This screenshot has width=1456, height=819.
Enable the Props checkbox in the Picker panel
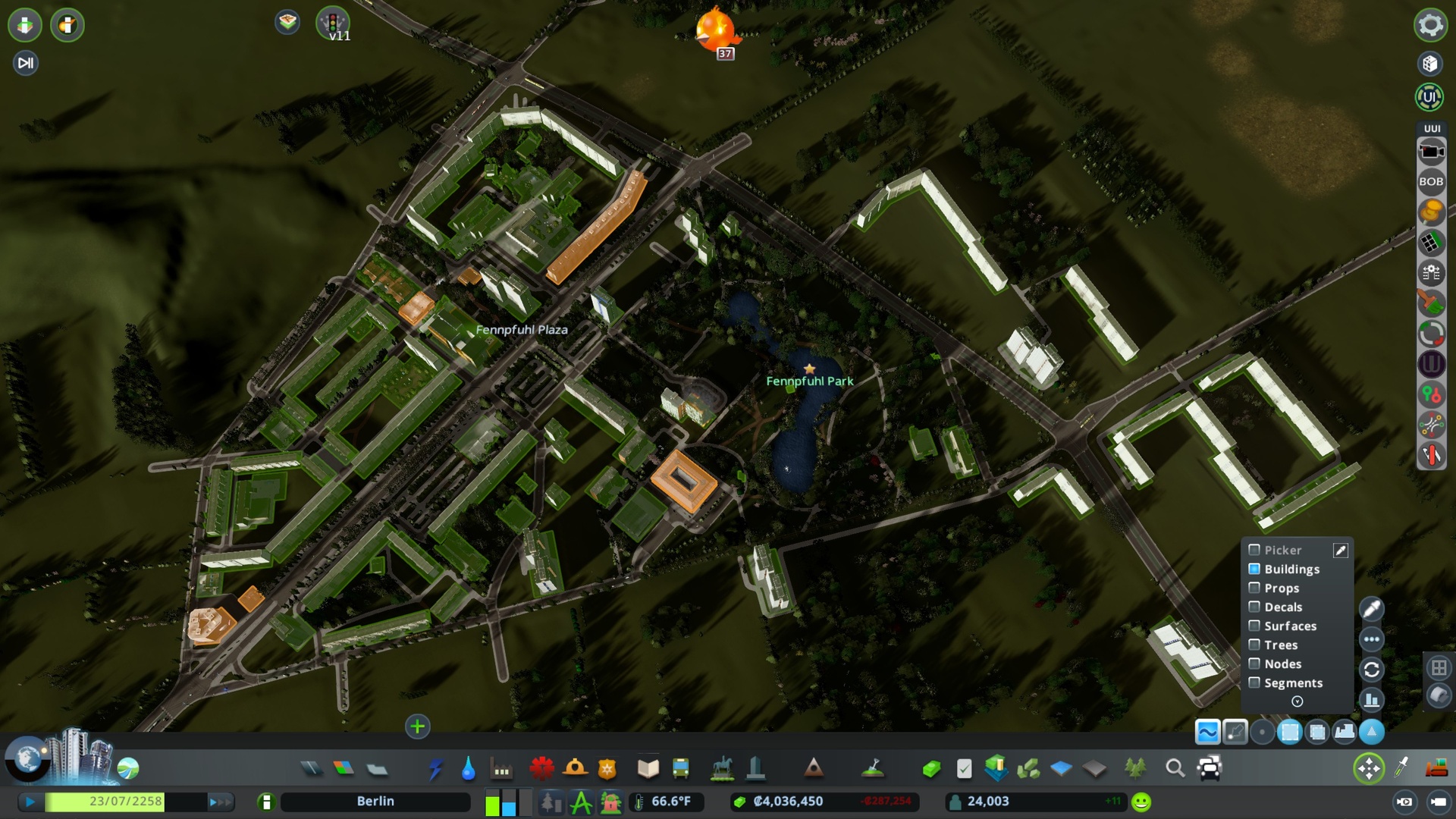pos(1254,588)
